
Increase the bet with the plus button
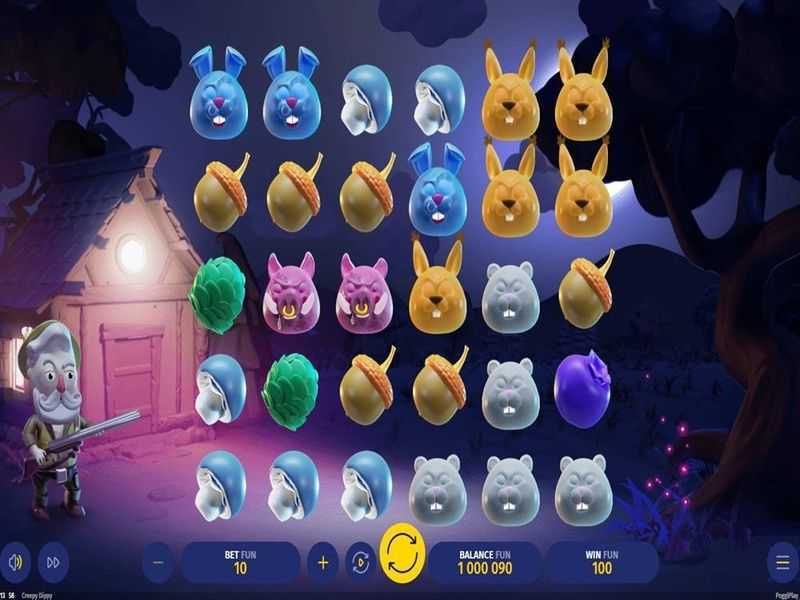pyautogui.click(x=323, y=563)
